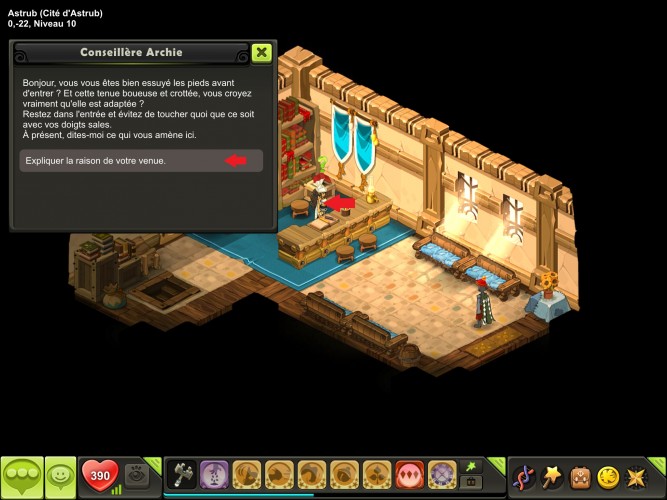Open the backpack inventory
The width and height of the screenshot is (667, 500).
(580, 475)
